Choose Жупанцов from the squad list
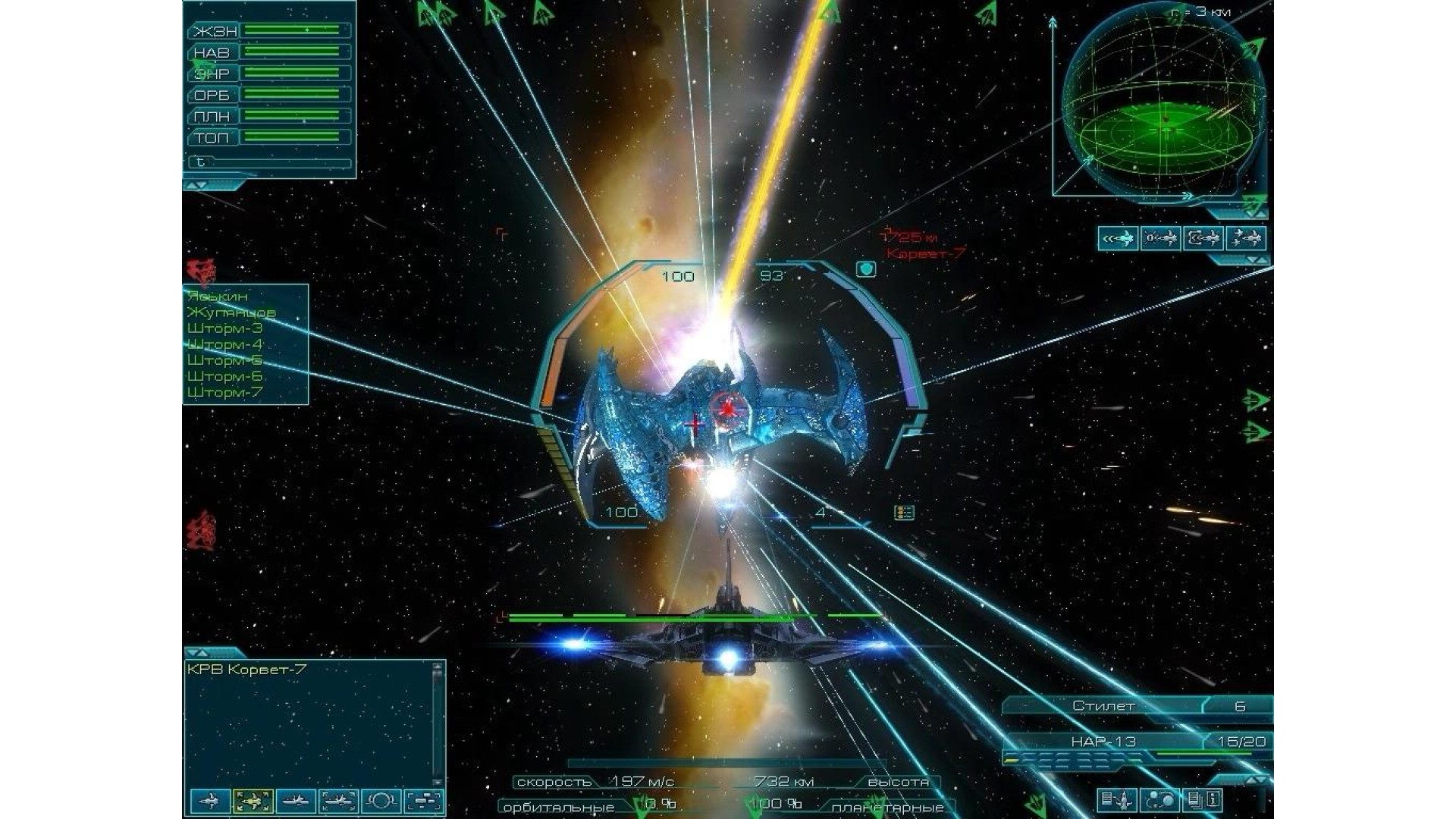The width and height of the screenshot is (1456, 819). point(231,312)
